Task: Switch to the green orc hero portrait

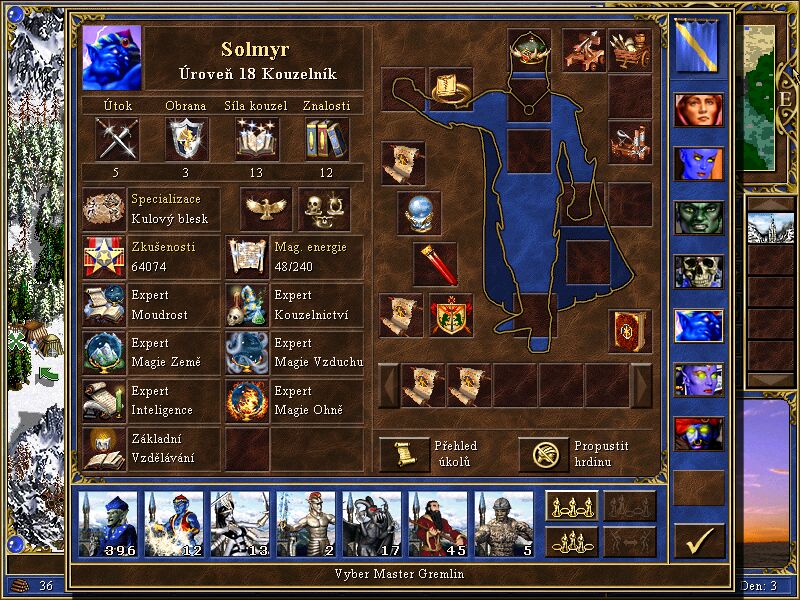Action: (697, 217)
